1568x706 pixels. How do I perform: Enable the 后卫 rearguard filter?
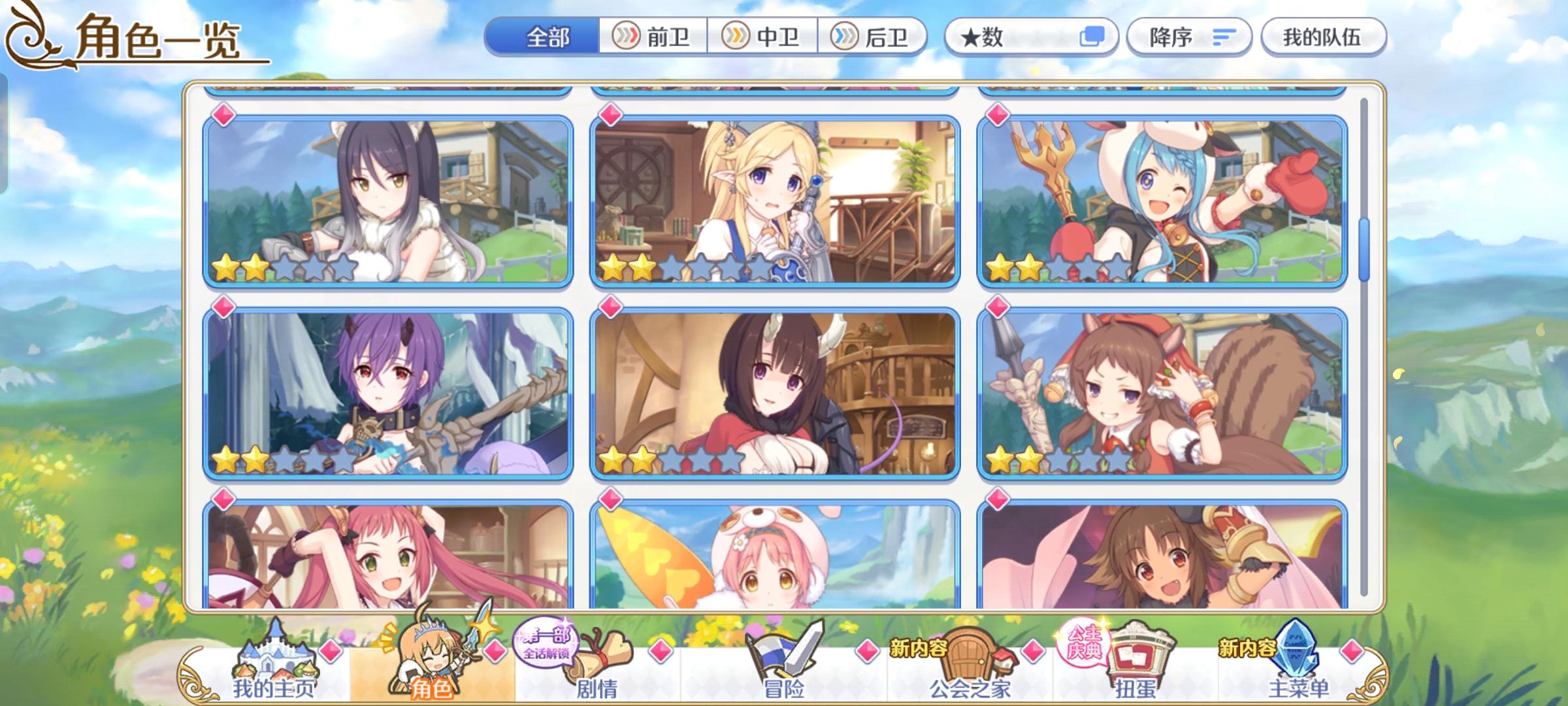pyautogui.click(x=875, y=37)
